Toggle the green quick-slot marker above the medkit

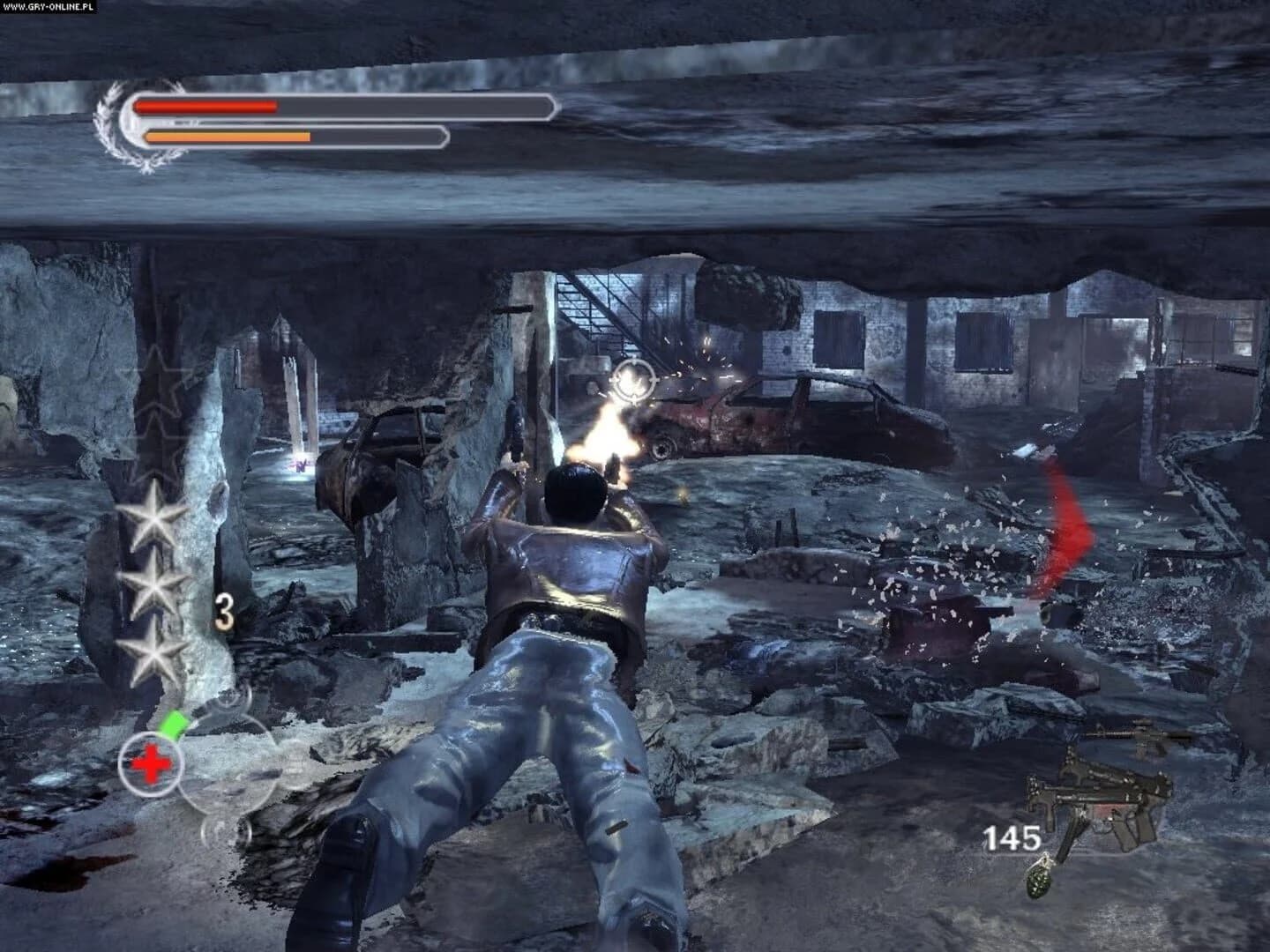[x=174, y=723]
